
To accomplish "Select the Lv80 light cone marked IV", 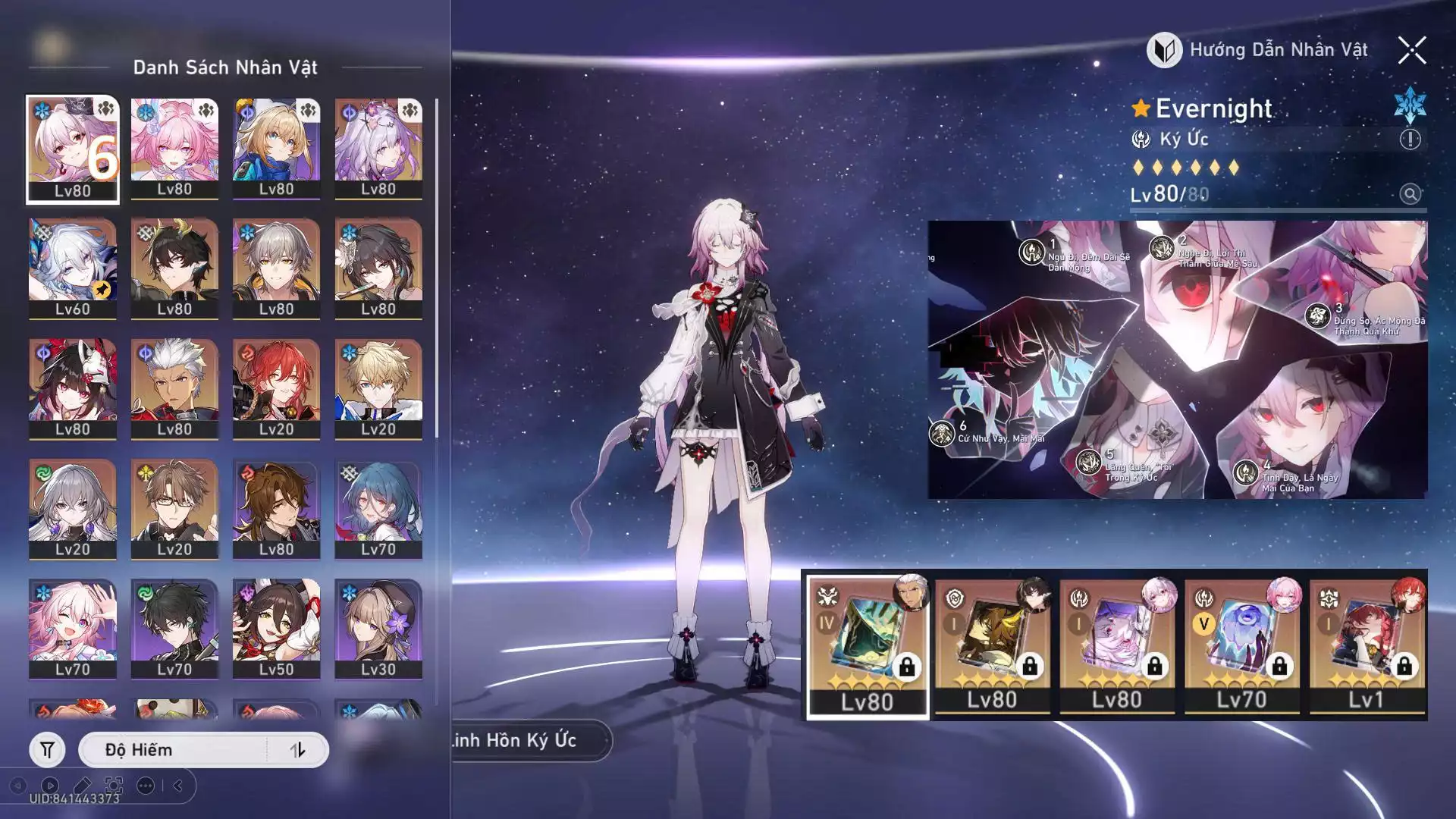I will tap(868, 645).
